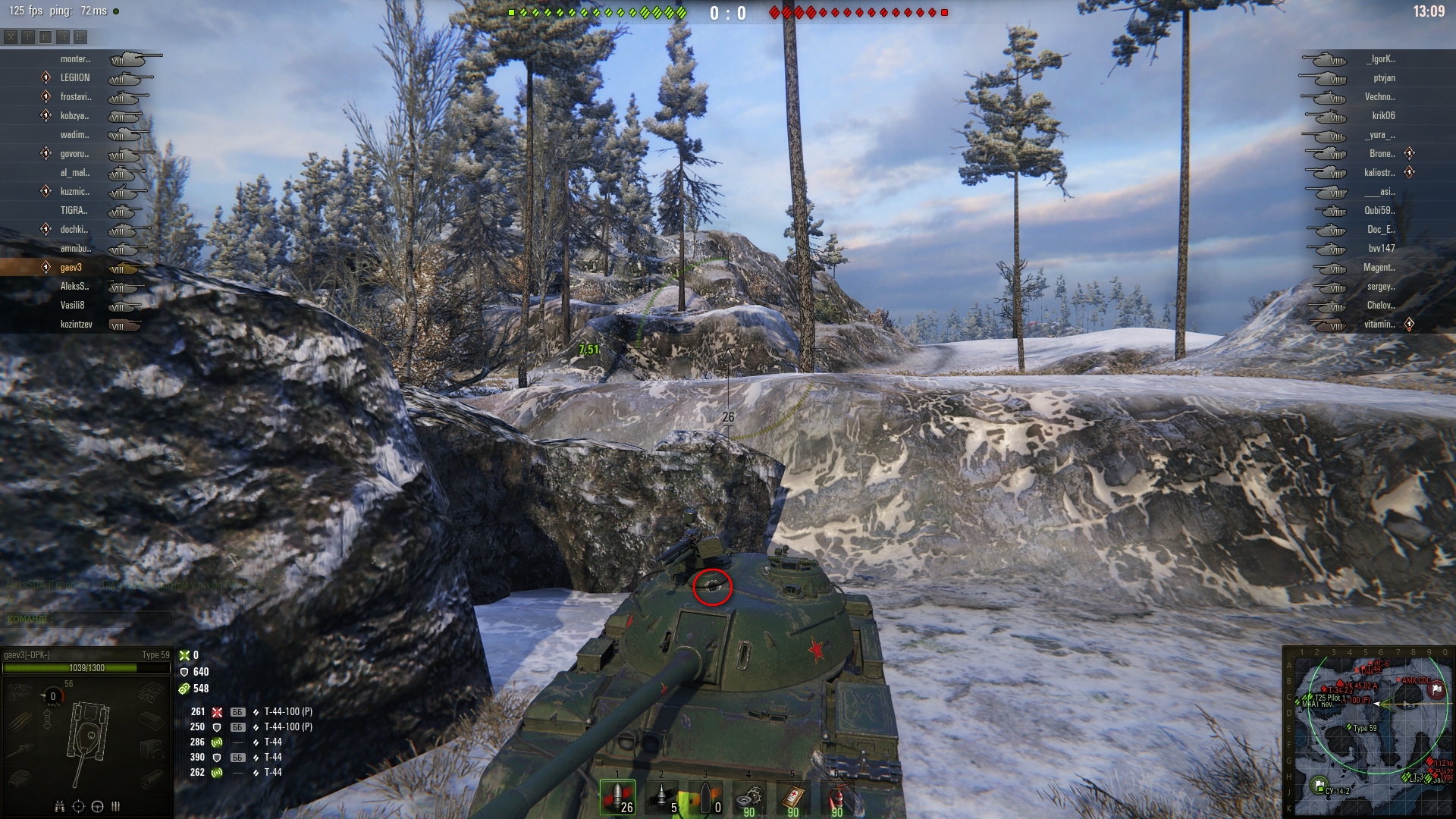Screen dimensions: 1456x819
Task: Hide the player list with the X button
Action: pyautogui.click(x=11, y=36)
